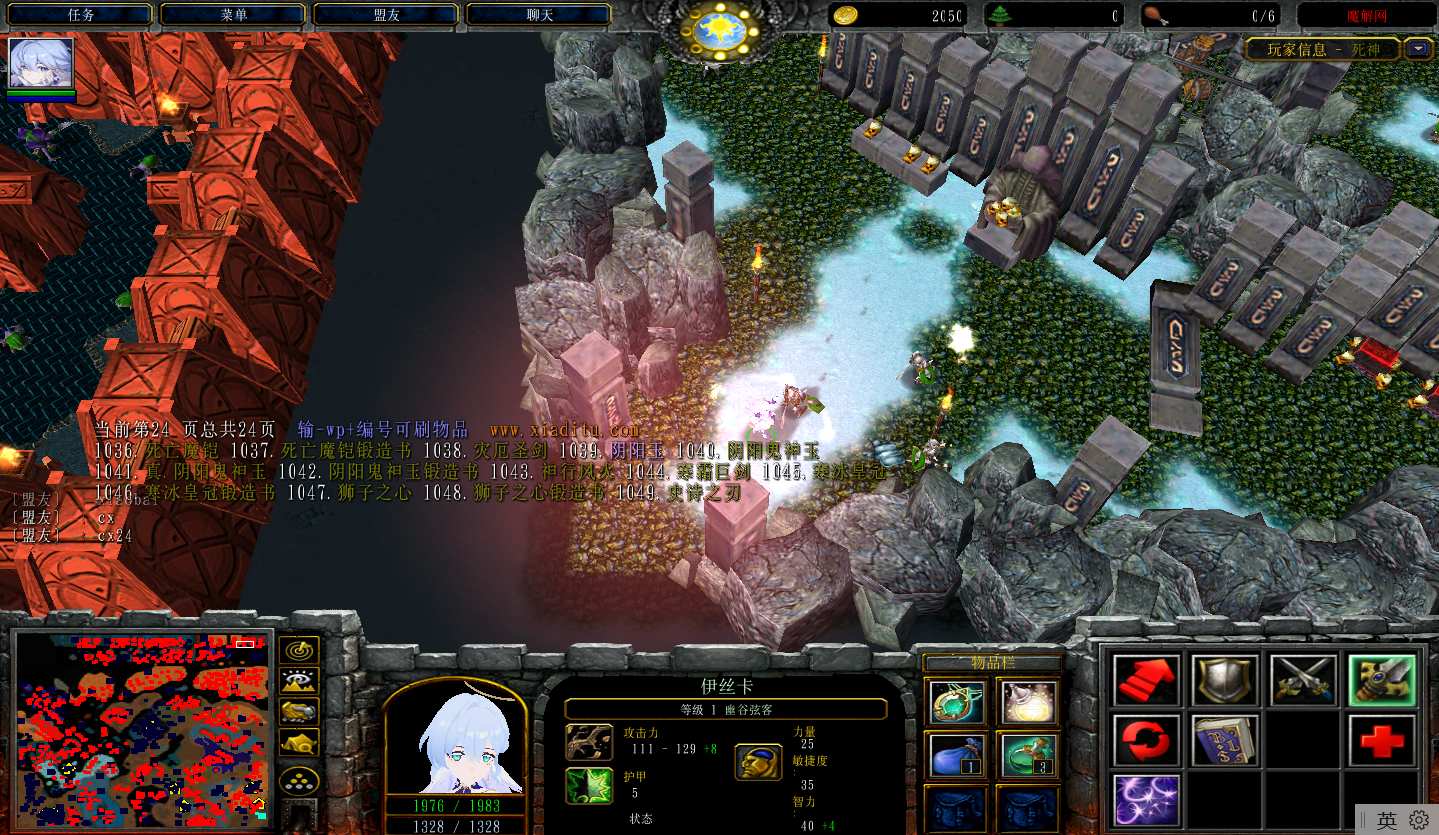Use the glowing white potion item
1439x835 pixels.
pos(1029,702)
